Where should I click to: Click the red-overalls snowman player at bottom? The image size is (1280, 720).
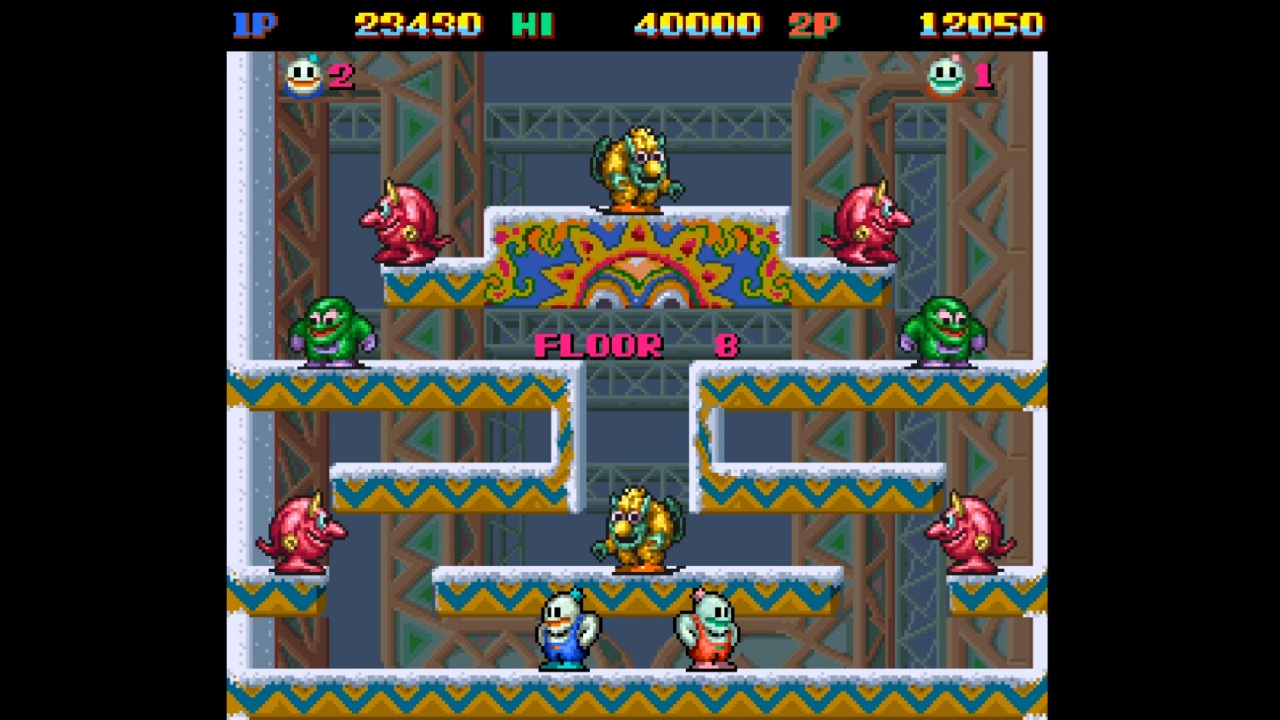(x=710, y=630)
